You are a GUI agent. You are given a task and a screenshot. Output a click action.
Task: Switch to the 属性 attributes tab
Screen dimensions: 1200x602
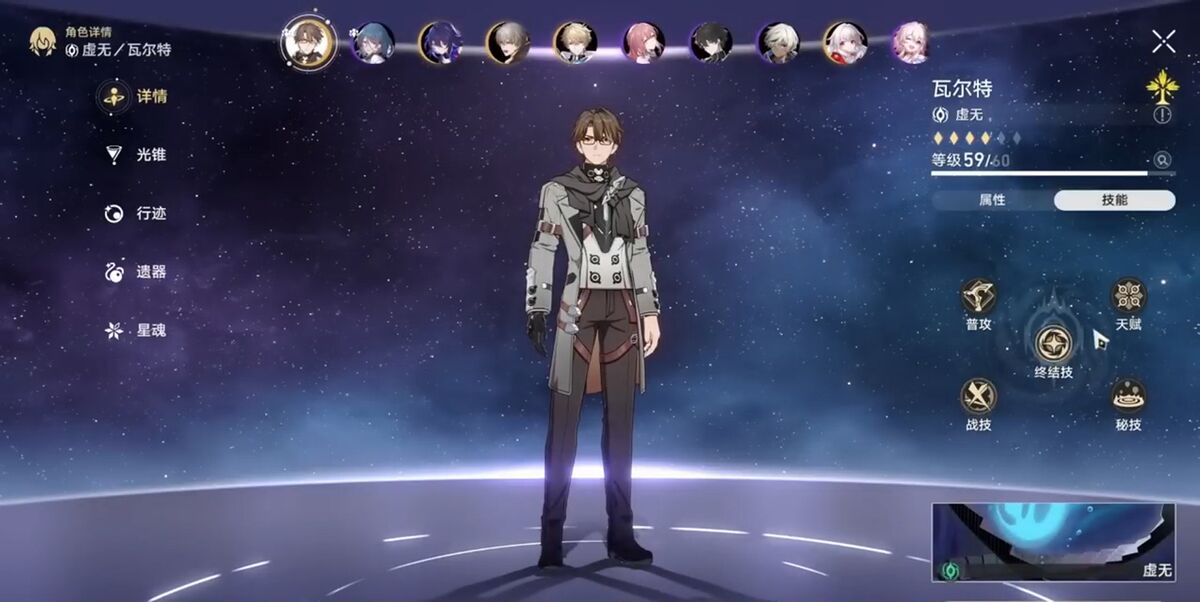coord(992,200)
